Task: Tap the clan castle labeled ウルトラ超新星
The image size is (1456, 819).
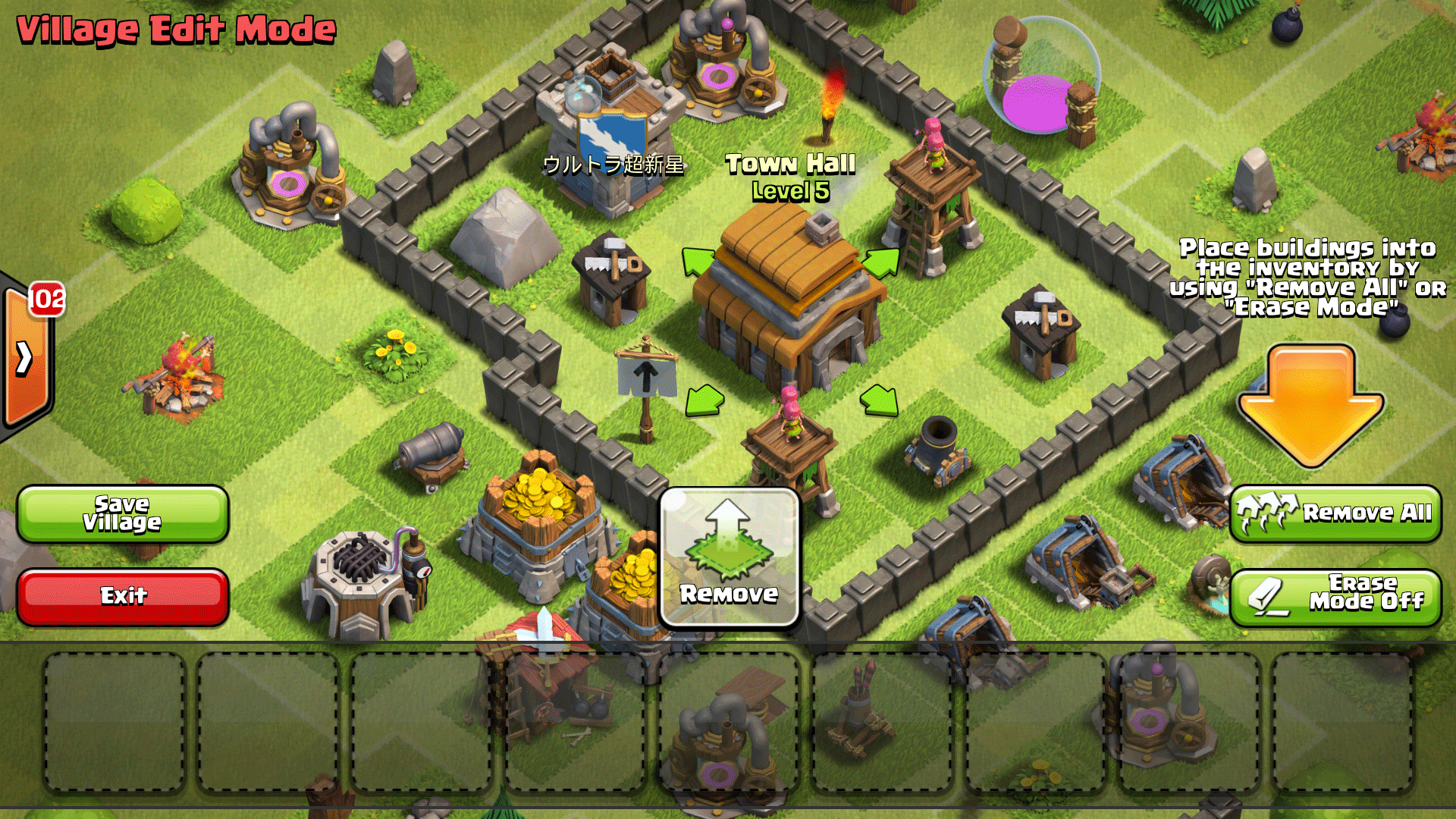Action: (x=607, y=121)
